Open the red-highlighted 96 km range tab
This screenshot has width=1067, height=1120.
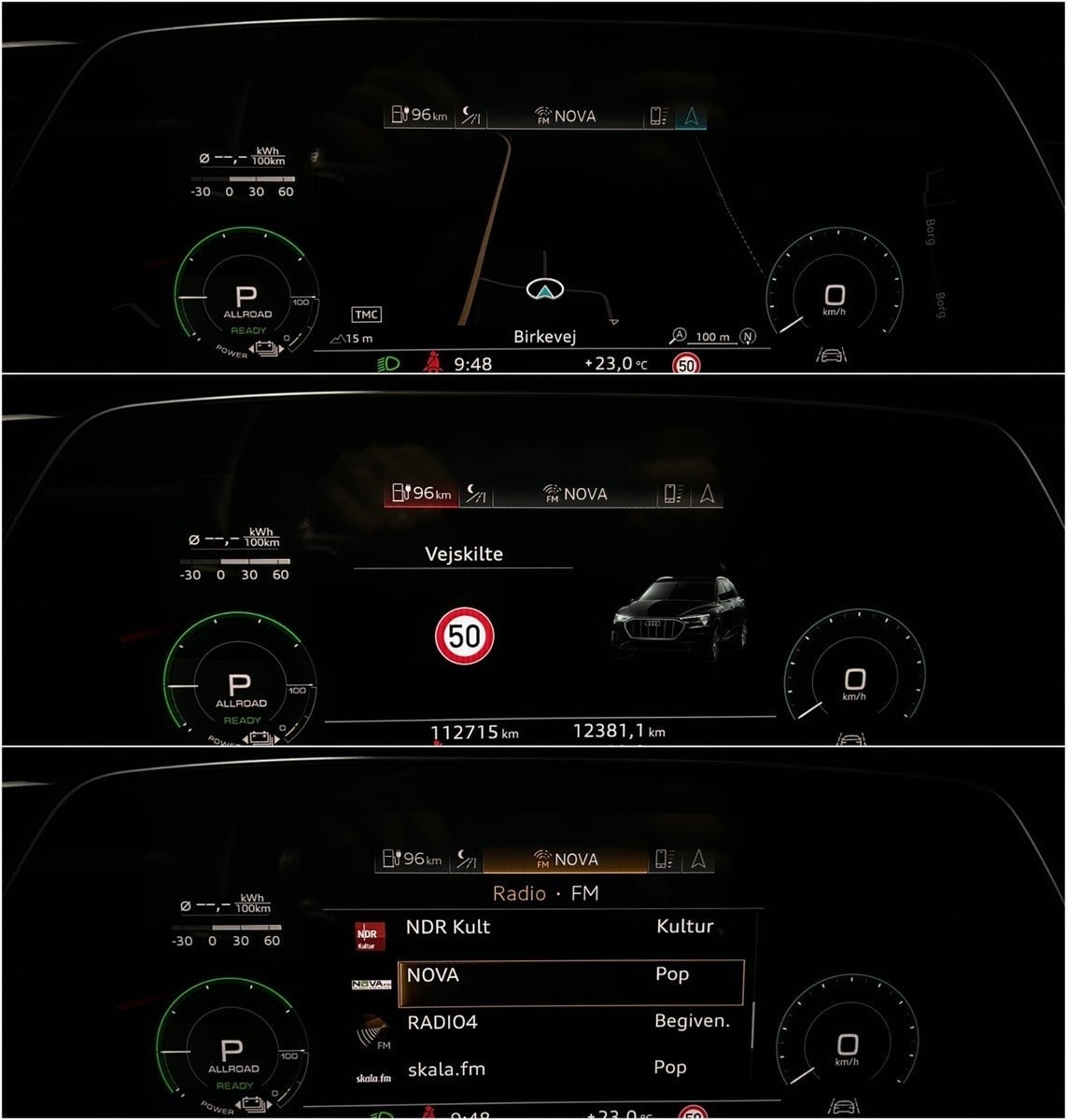422,494
